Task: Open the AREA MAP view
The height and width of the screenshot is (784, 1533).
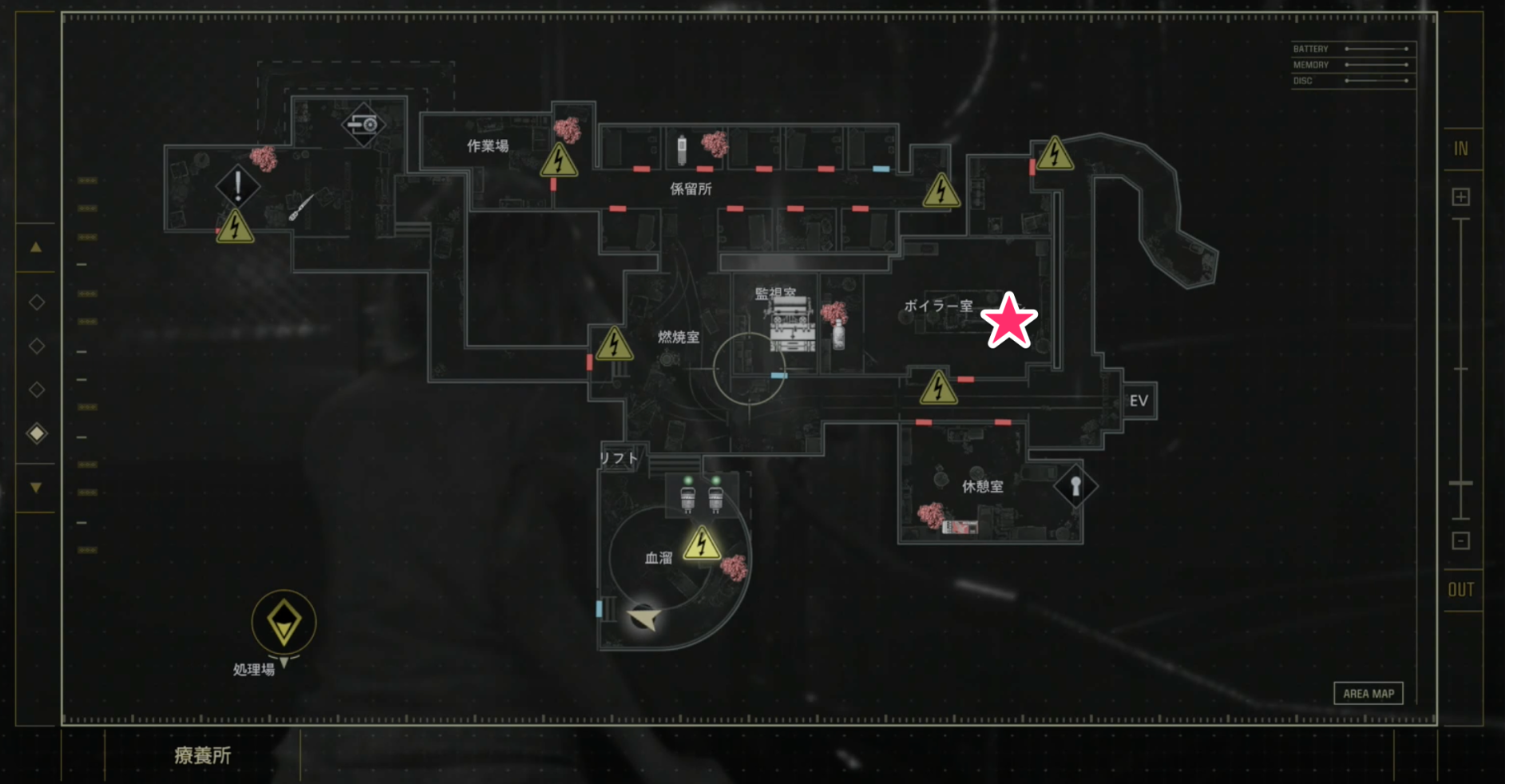Action: pyautogui.click(x=1368, y=693)
